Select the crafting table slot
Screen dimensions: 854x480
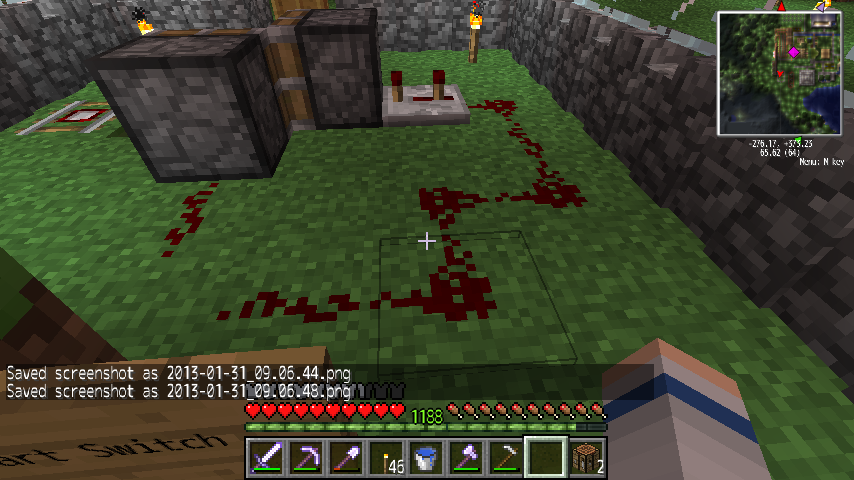pos(587,459)
